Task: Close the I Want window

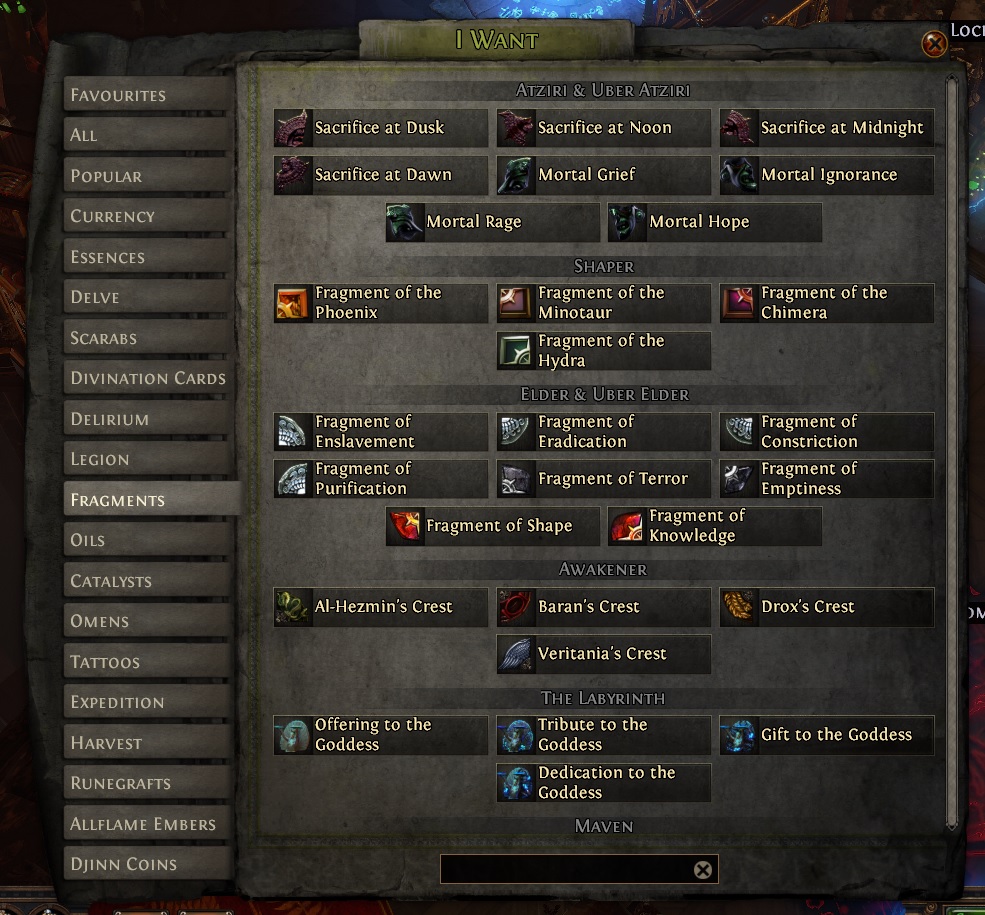Action: [x=934, y=44]
